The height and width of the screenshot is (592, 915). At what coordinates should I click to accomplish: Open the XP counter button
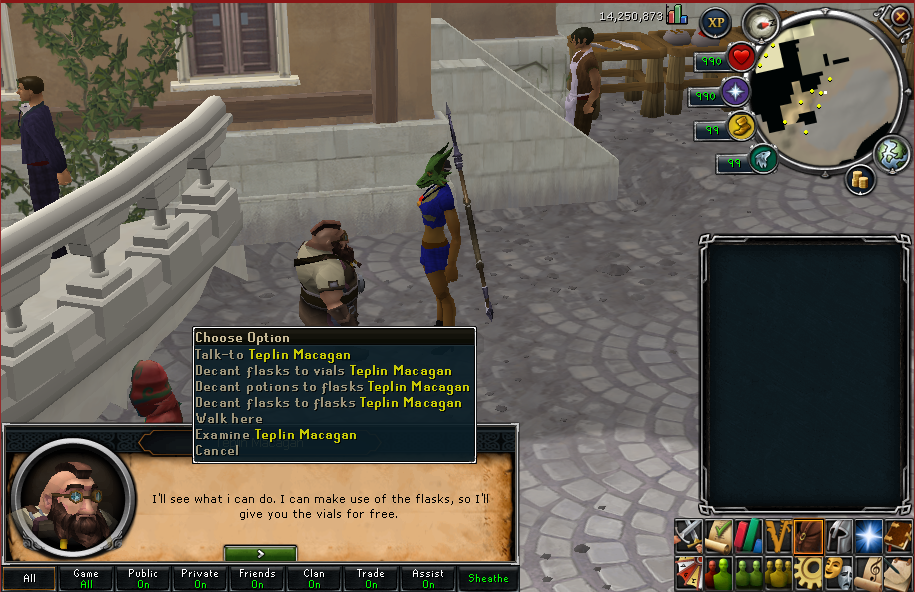click(714, 22)
